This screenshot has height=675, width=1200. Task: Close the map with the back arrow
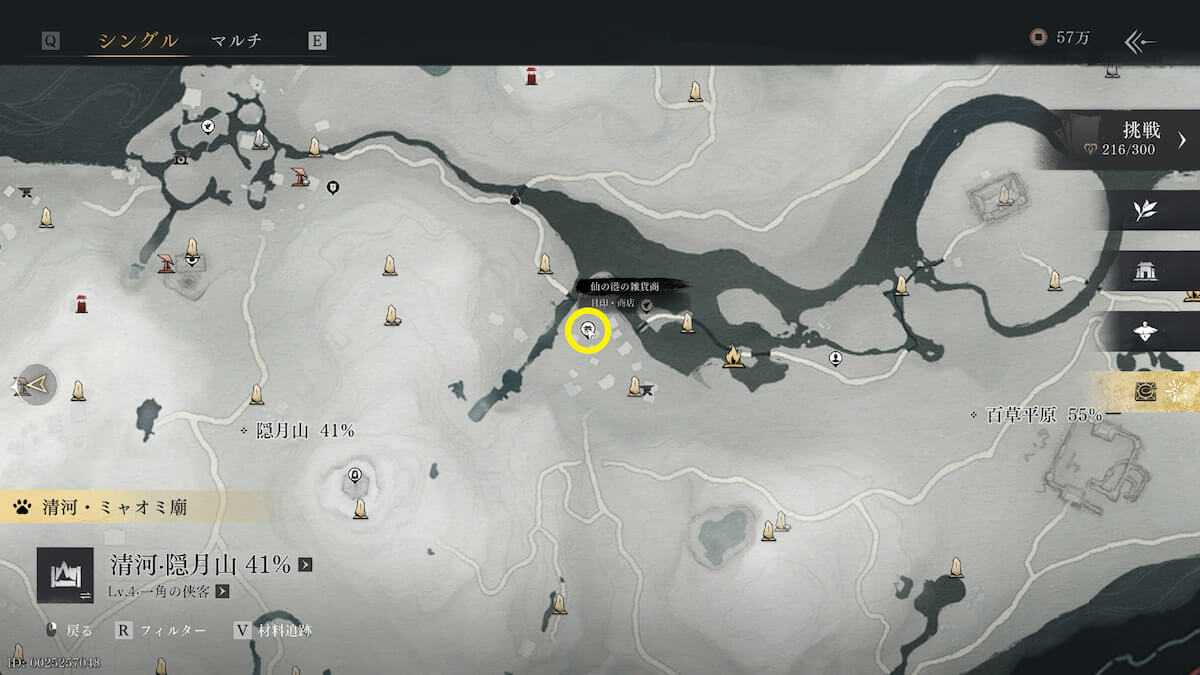[x=1140, y=41]
